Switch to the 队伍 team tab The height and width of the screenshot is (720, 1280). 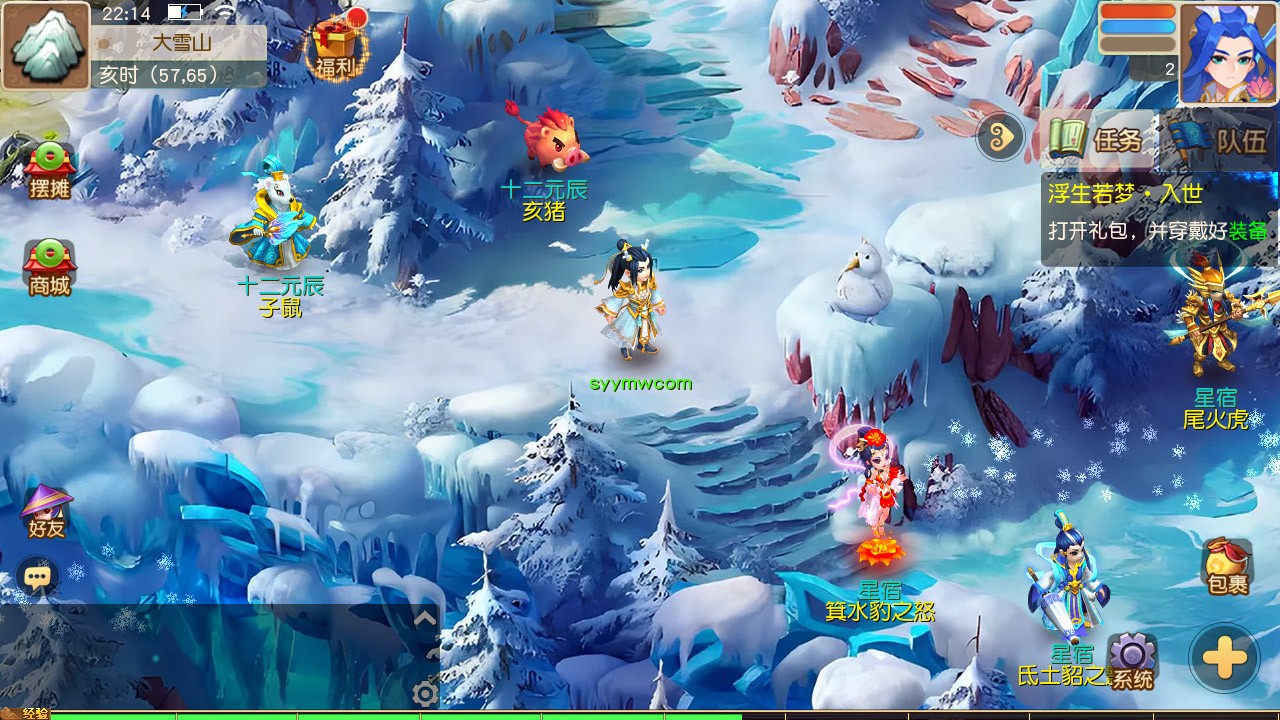[1220, 140]
